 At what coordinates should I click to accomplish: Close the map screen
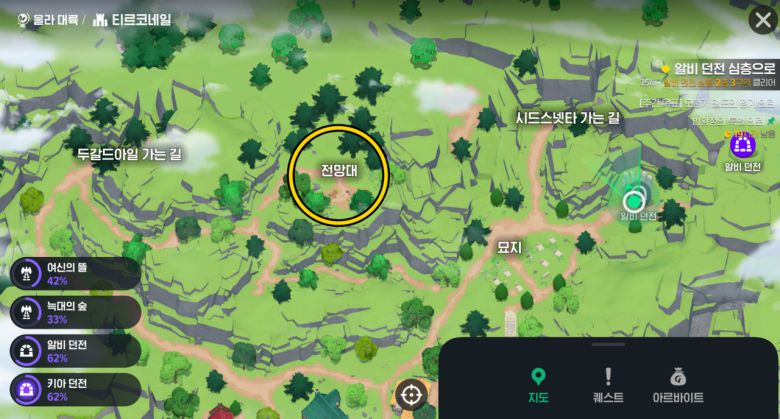[761, 19]
